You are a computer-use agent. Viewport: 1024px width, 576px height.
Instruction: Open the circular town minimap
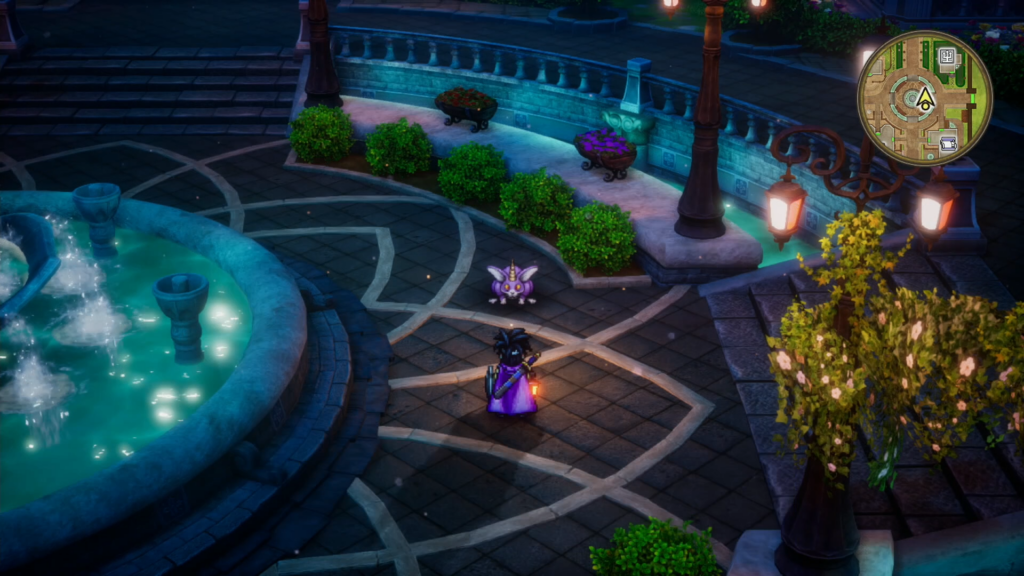point(924,98)
